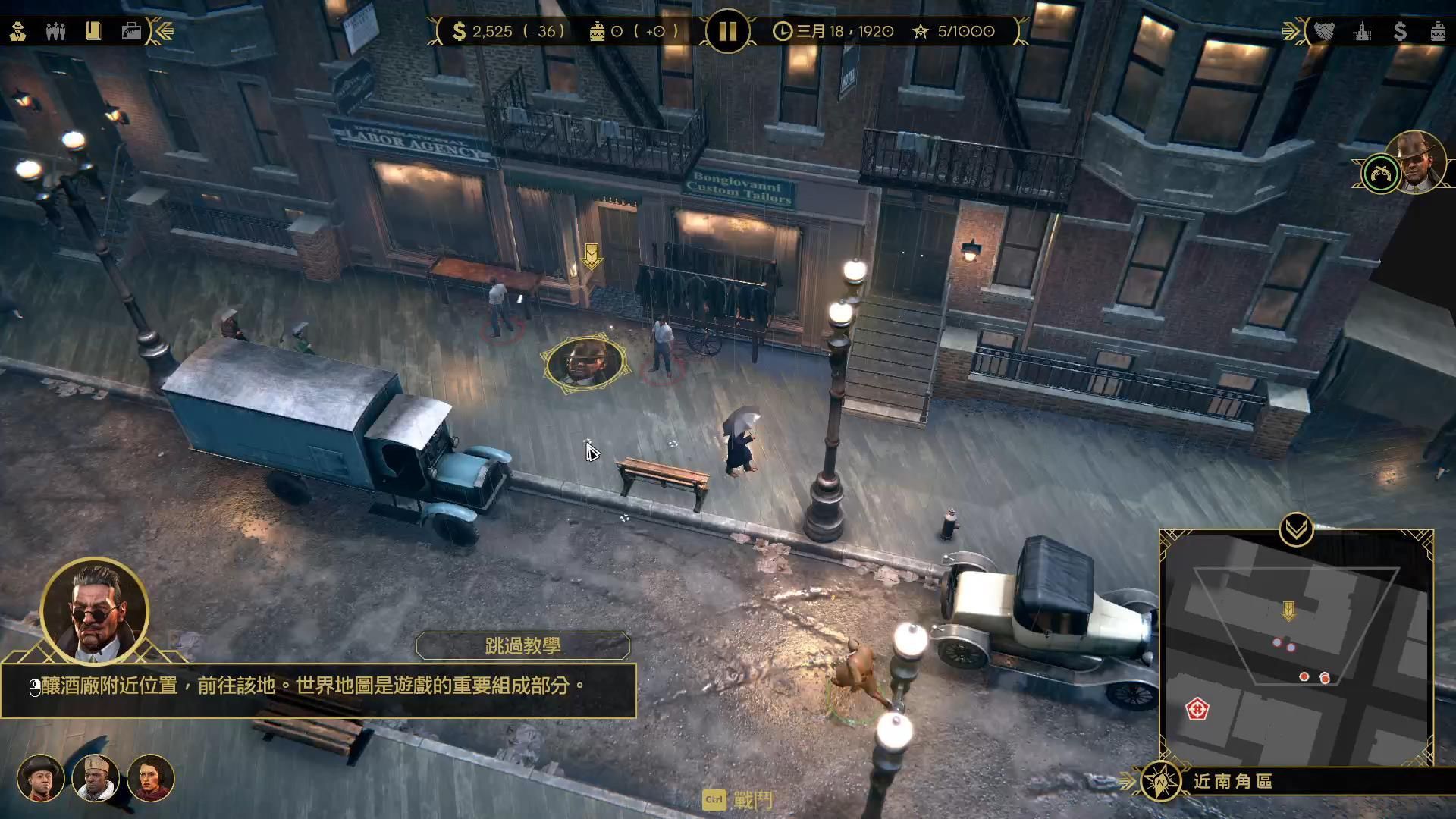Open the finances dollar sign icon
Image resolution: width=1456 pixels, height=819 pixels.
1401,32
